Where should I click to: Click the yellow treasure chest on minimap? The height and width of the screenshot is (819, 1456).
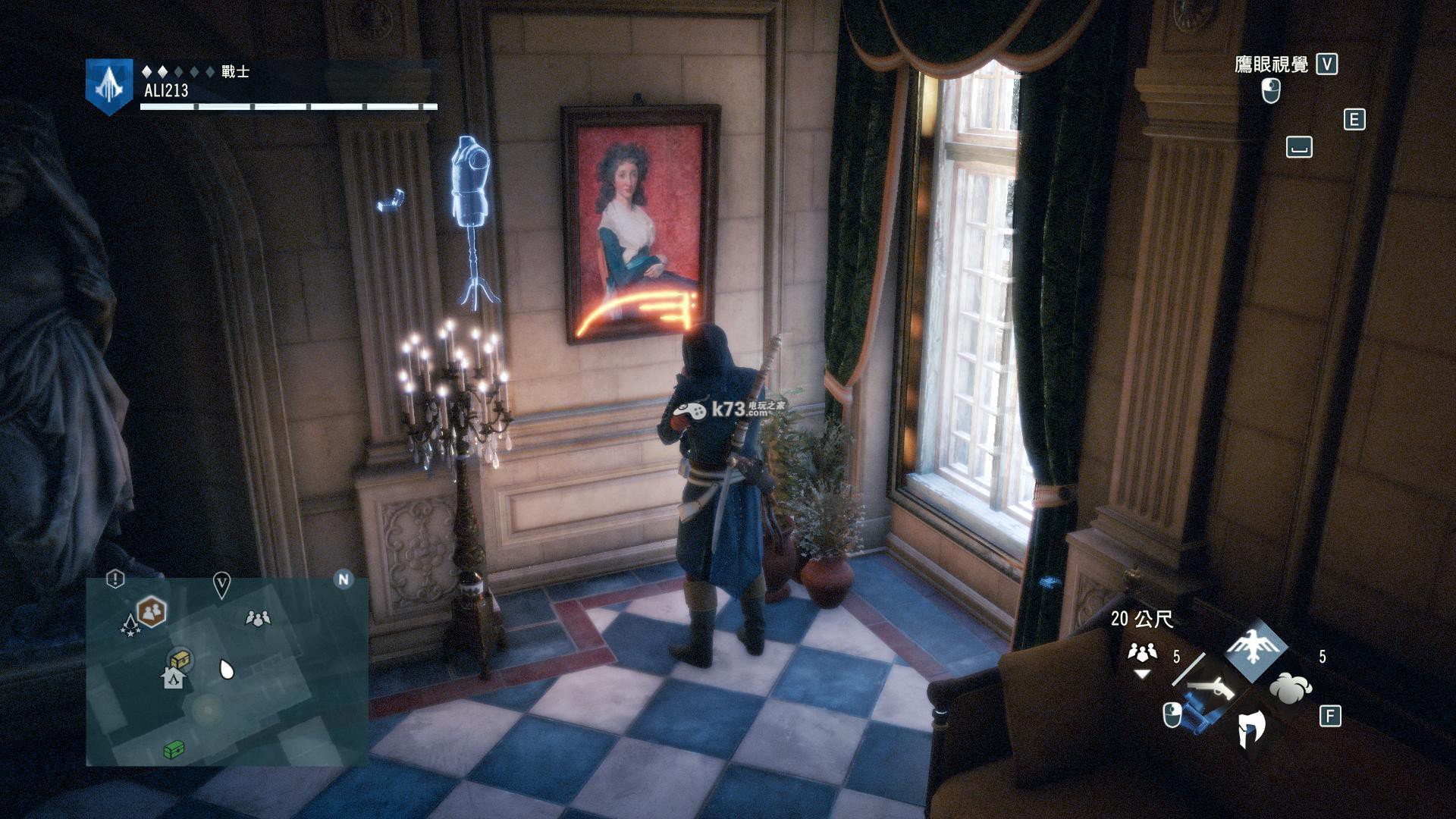[x=180, y=658]
